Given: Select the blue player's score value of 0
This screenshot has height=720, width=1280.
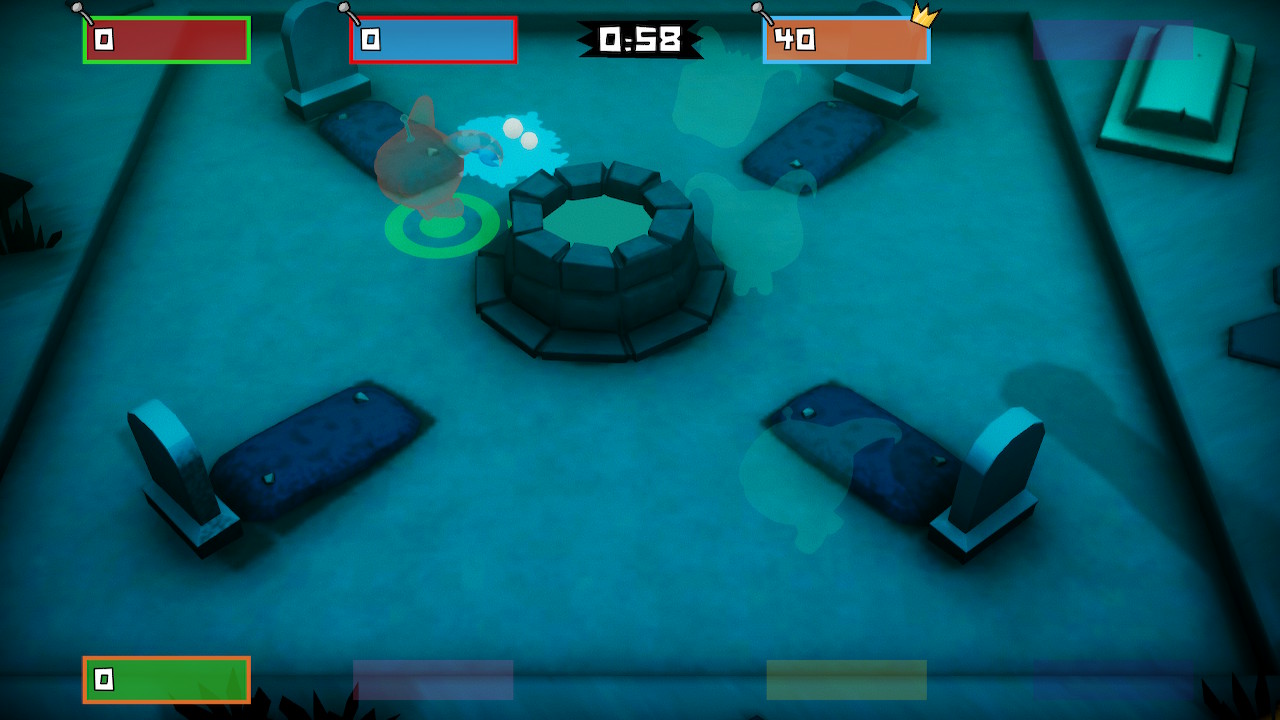Looking at the screenshot, I should tap(371, 39).
